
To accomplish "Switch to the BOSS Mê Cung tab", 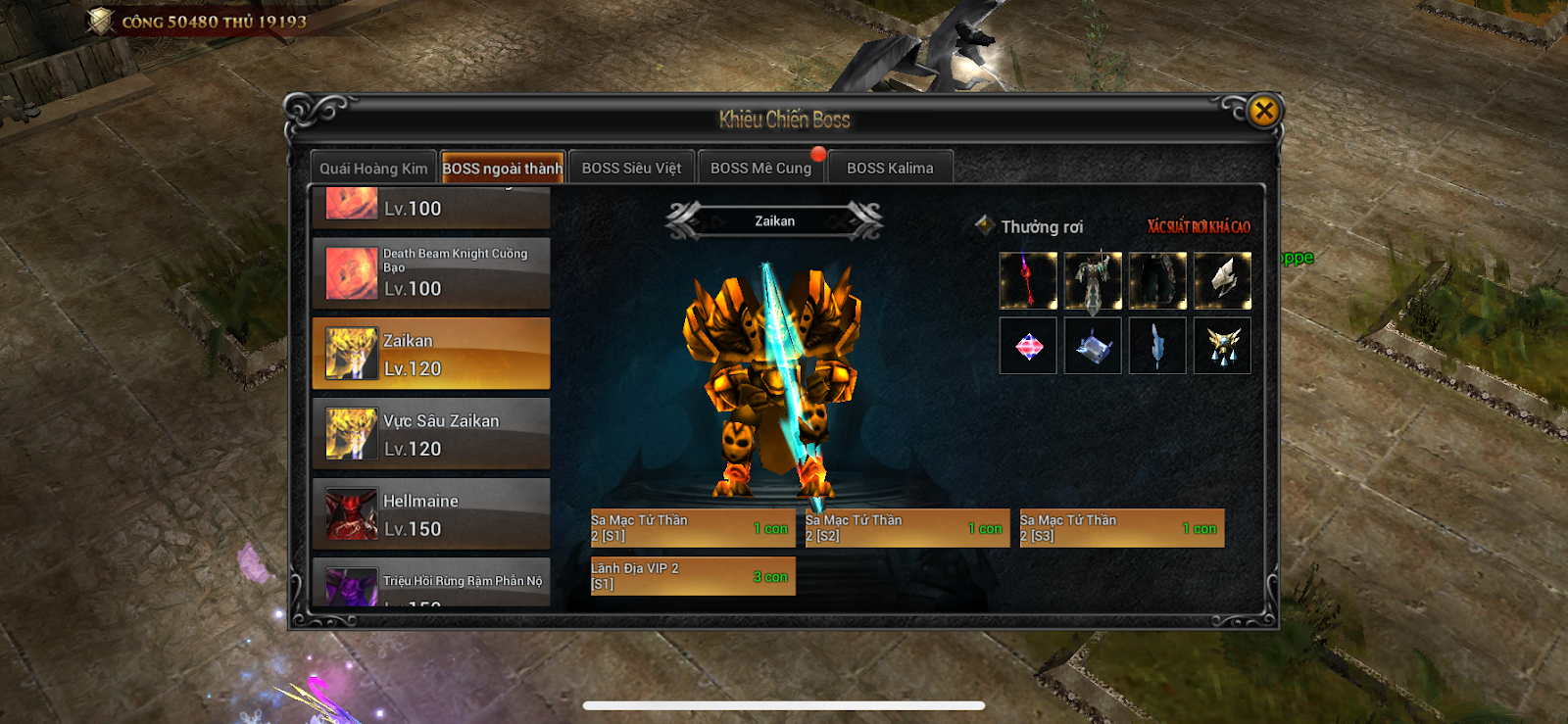I will point(760,169).
